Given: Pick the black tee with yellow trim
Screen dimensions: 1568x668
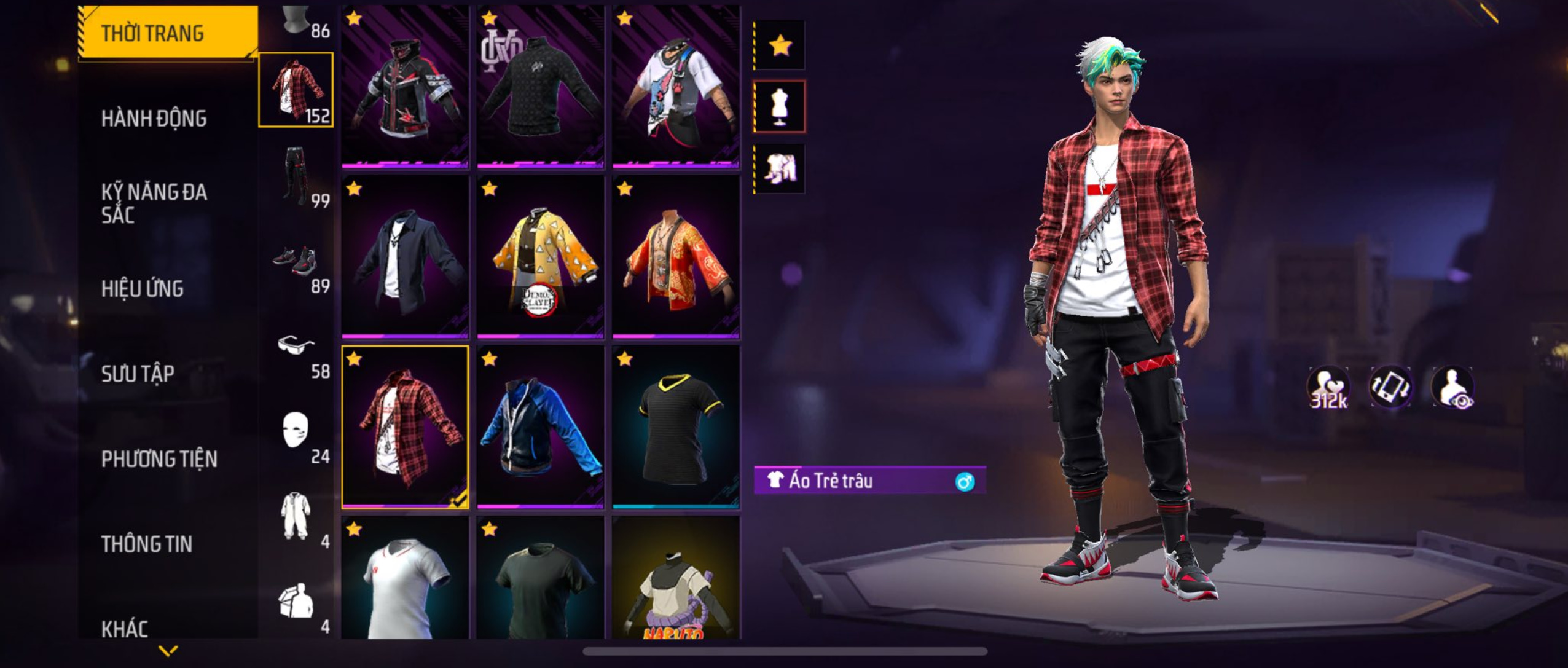Looking at the screenshot, I should pyautogui.click(x=676, y=427).
